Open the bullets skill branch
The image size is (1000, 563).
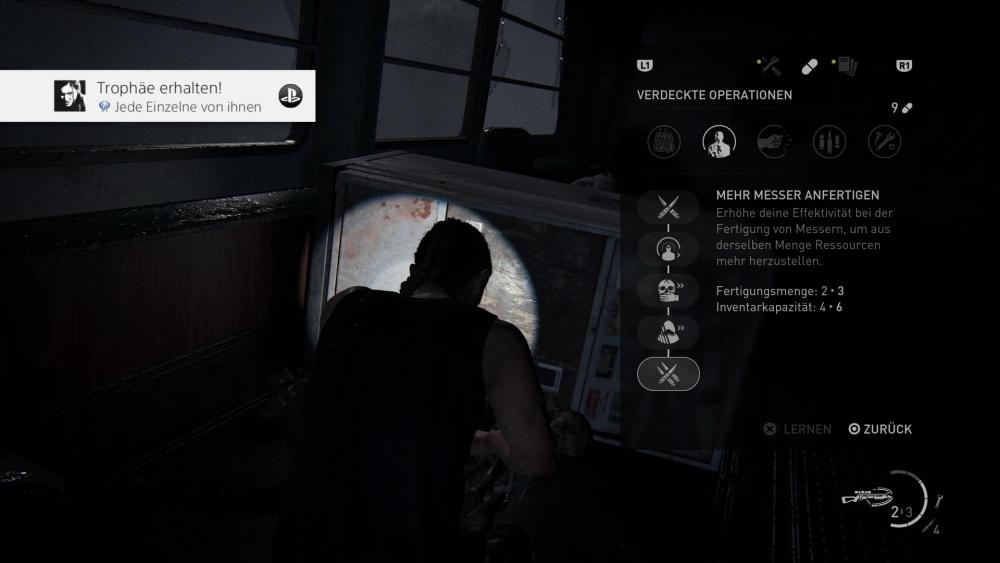[829, 141]
